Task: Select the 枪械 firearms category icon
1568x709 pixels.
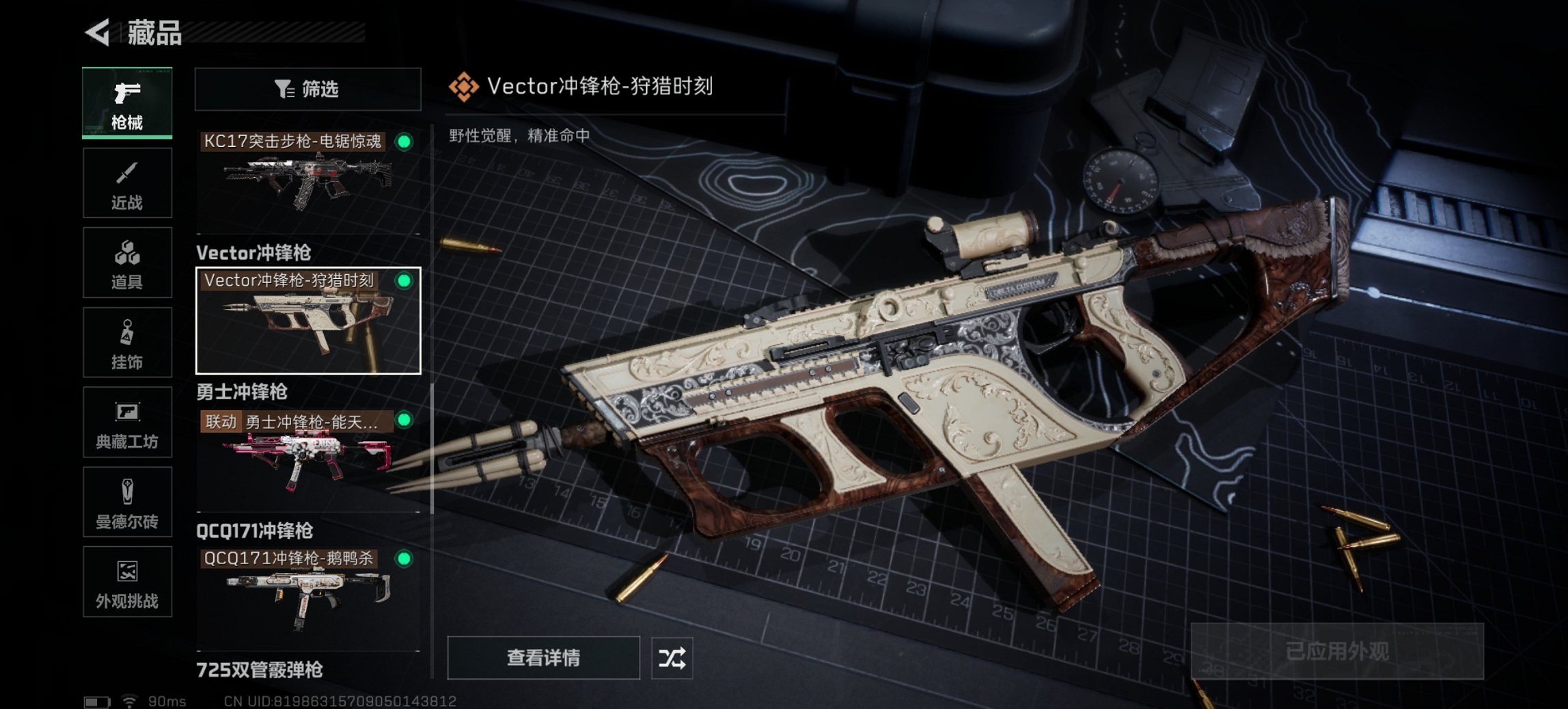Action: [127, 103]
